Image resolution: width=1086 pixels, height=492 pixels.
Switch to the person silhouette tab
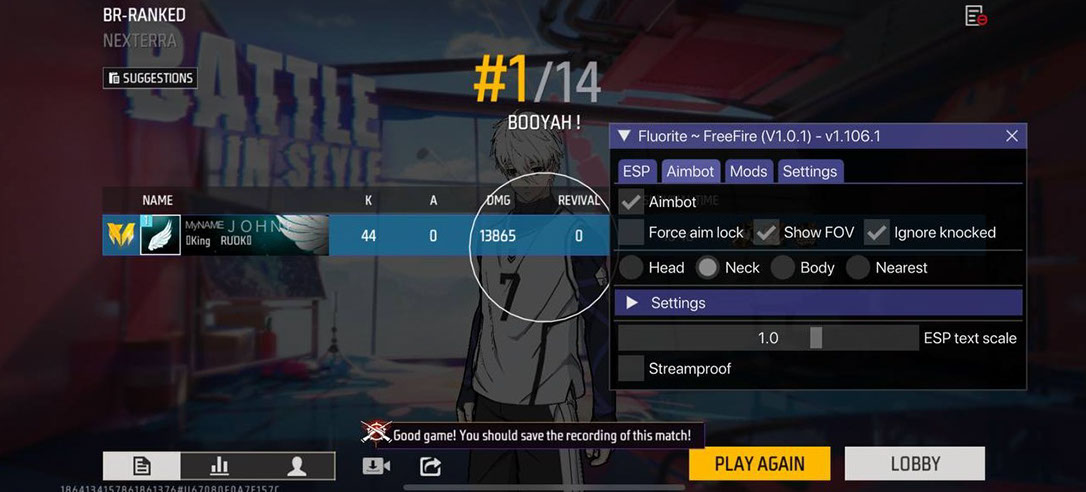tap(296, 466)
